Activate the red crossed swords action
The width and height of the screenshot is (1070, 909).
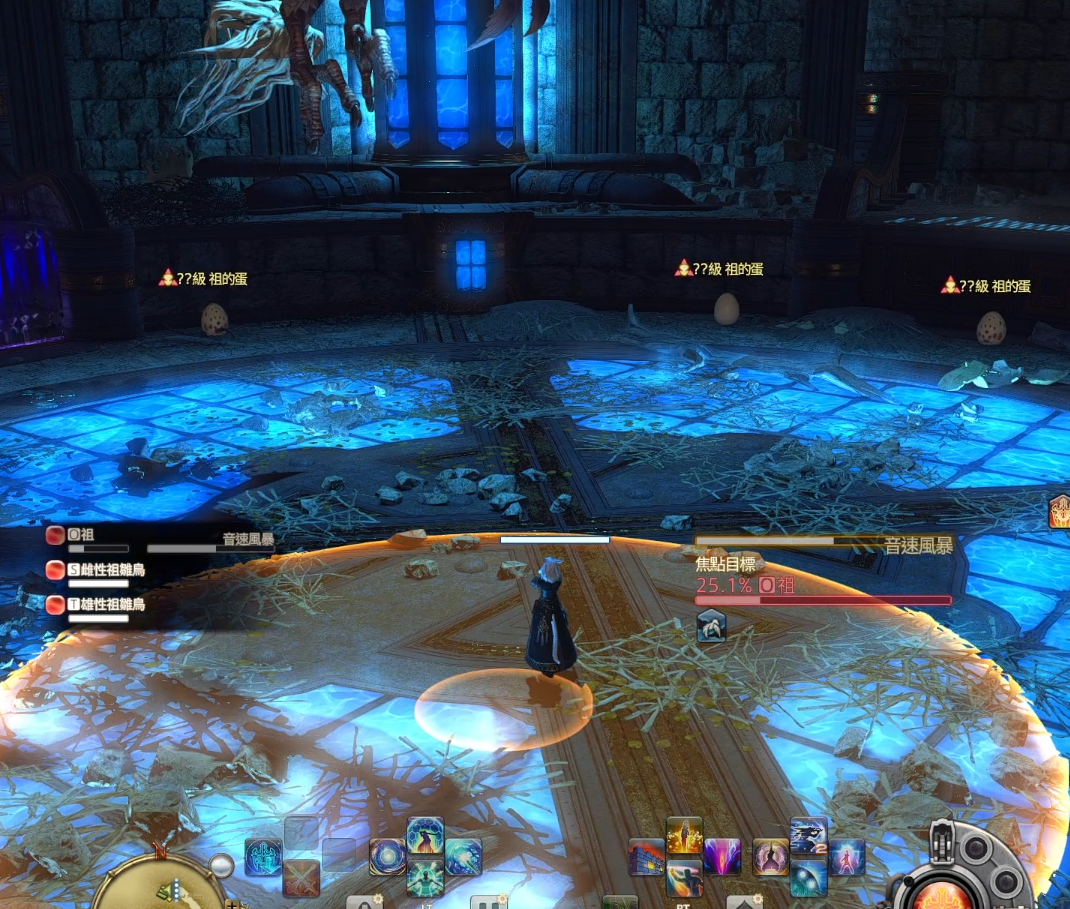[x=301, y=877]
